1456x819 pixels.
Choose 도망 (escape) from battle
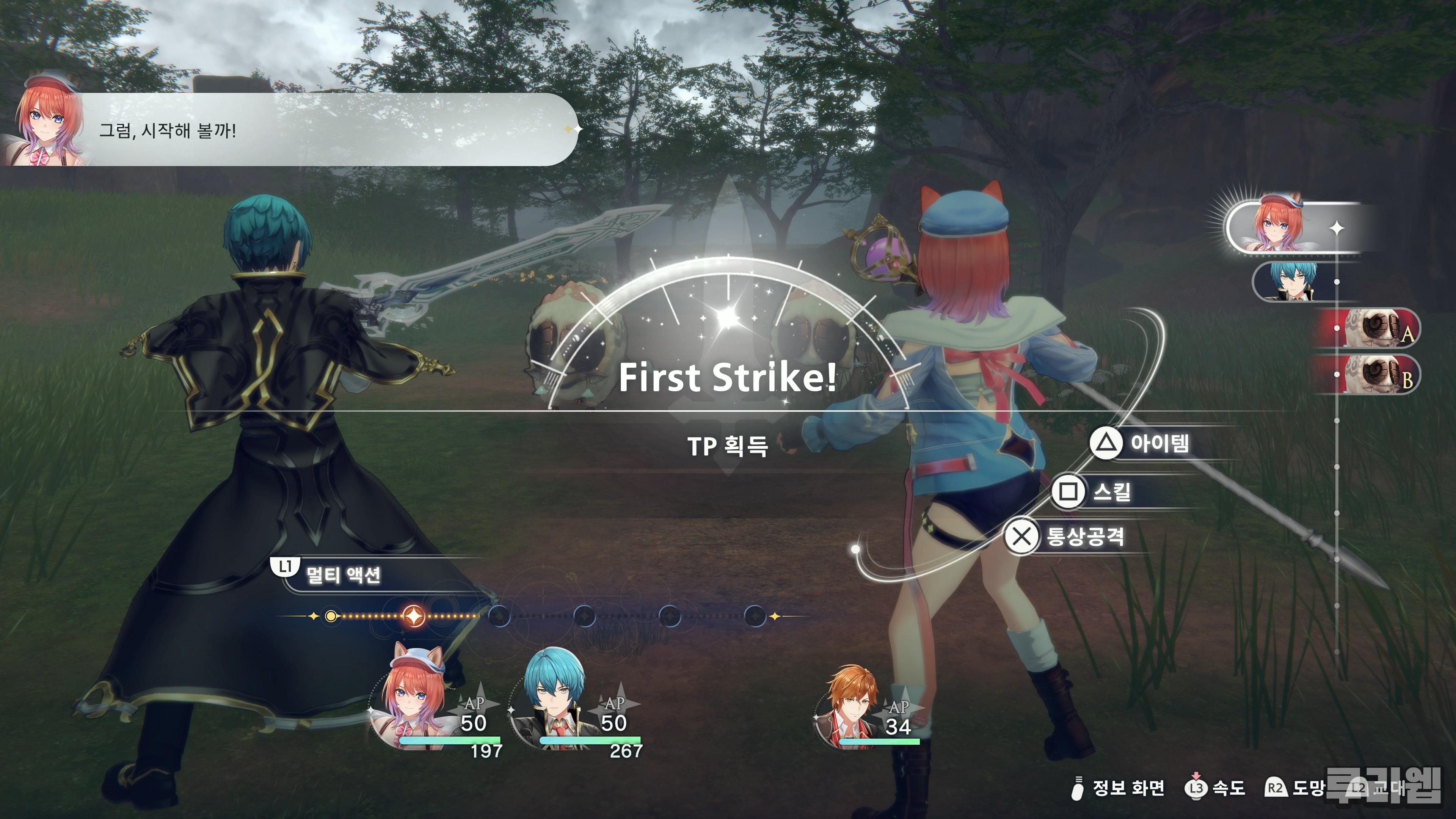1294,788
